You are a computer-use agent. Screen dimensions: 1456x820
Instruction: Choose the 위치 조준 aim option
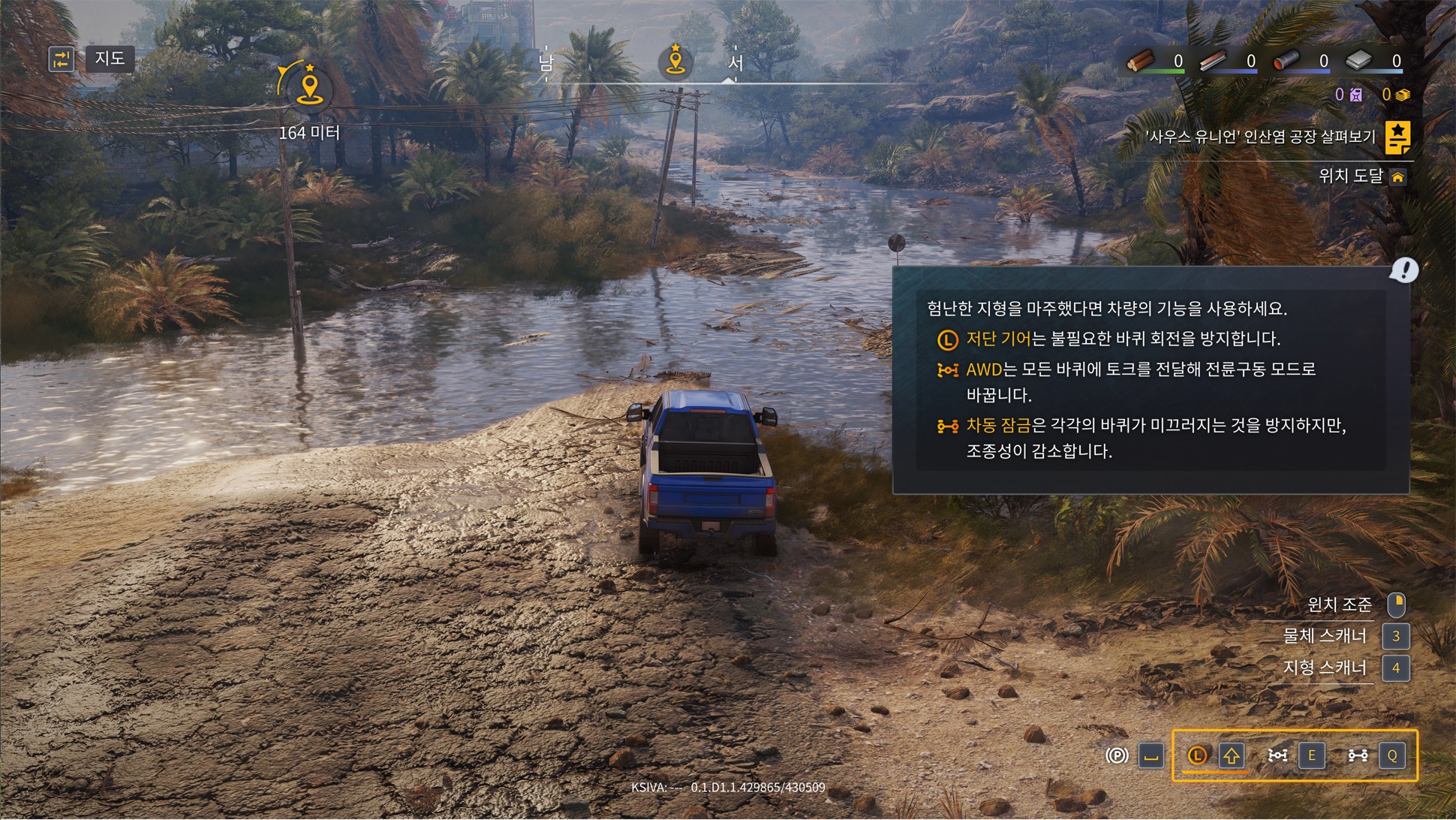(x=1339, y=604)
